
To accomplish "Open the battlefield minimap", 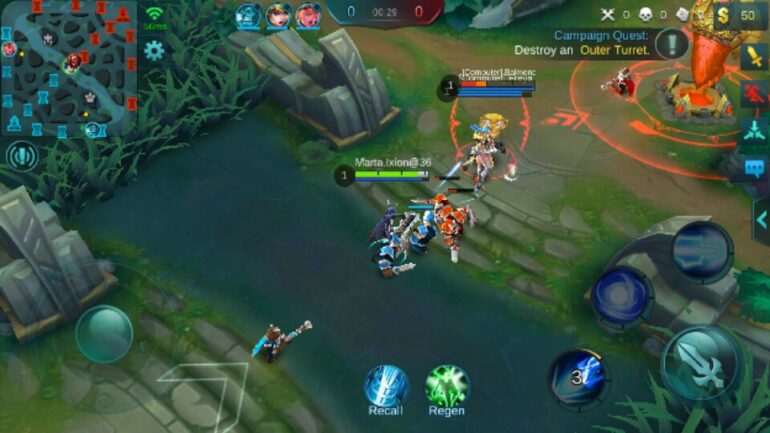I will point(68,68).
